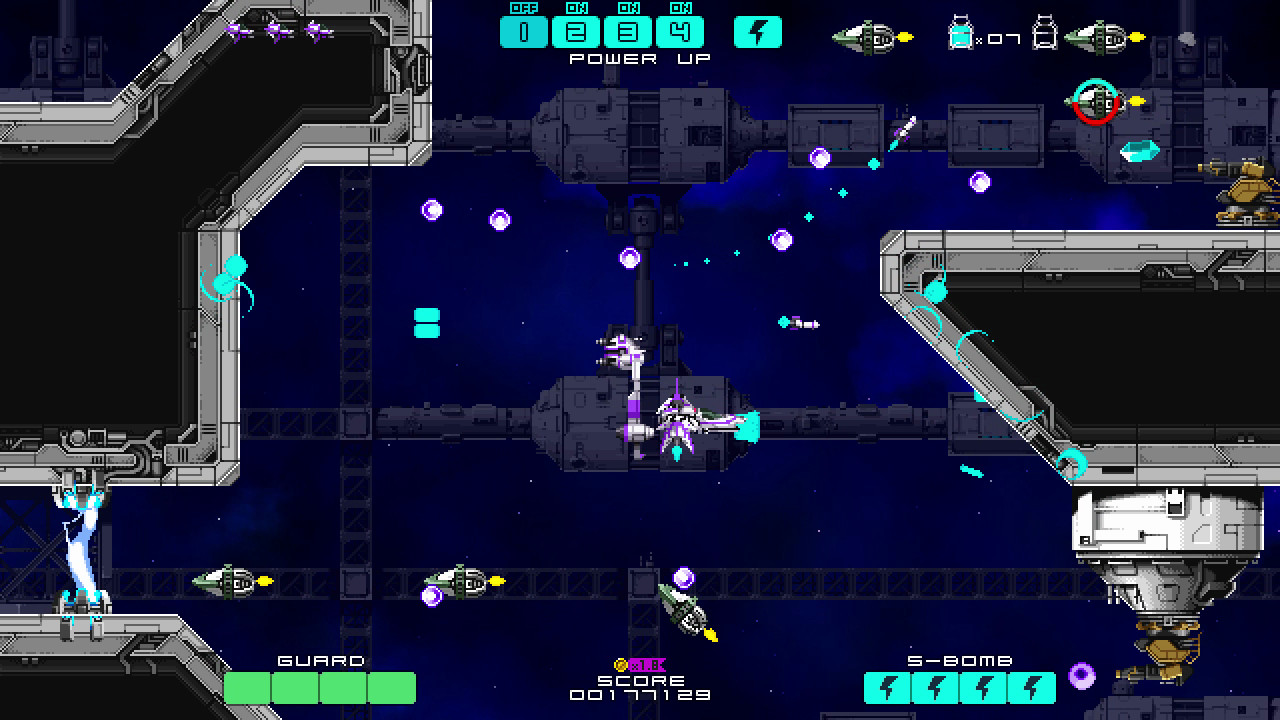The image size is (1280, 720).
Task: Click Power Up slot 3 labeled ON
Action: [628, 31]
